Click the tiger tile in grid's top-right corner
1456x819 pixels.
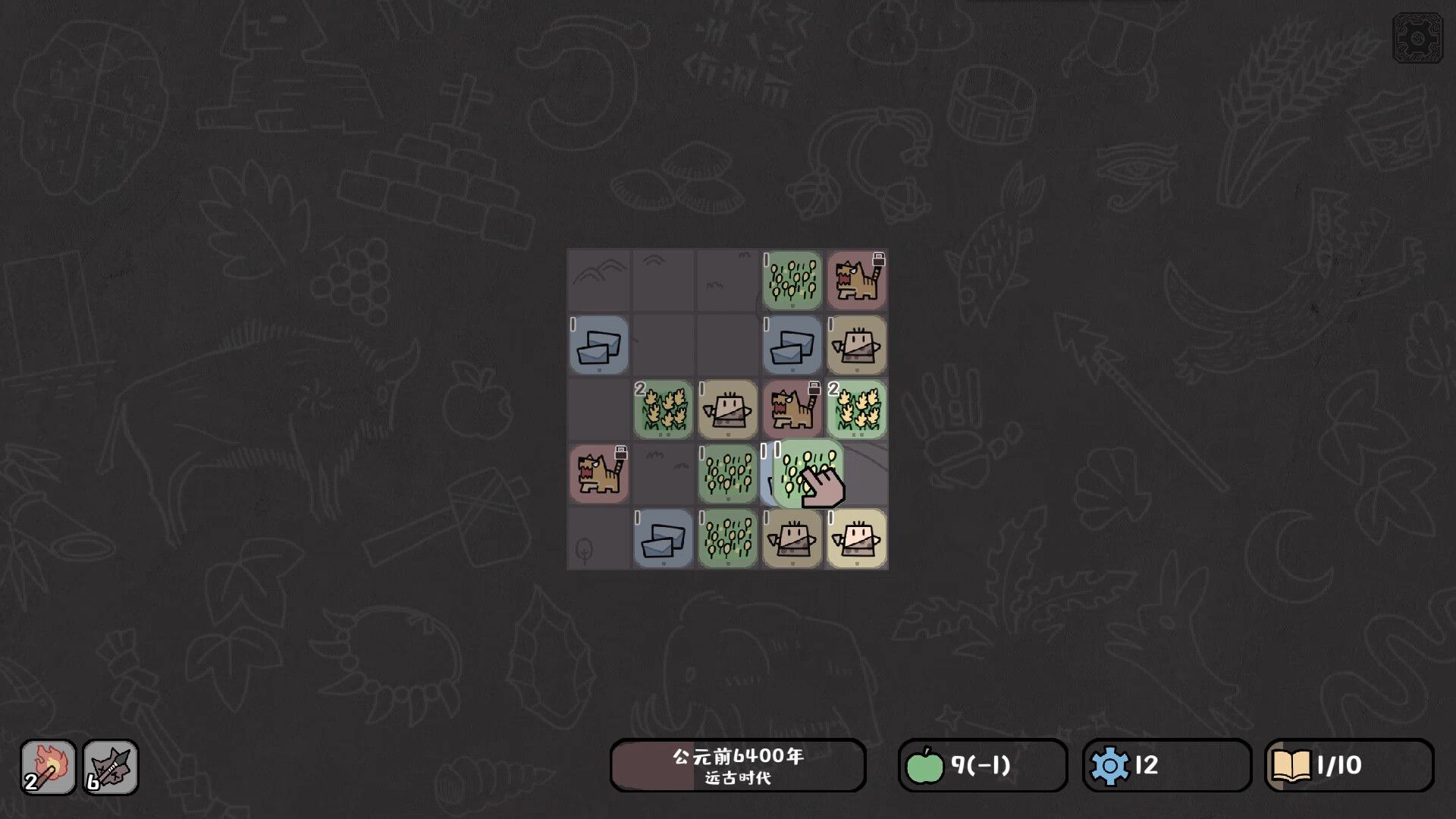point(856,282)
